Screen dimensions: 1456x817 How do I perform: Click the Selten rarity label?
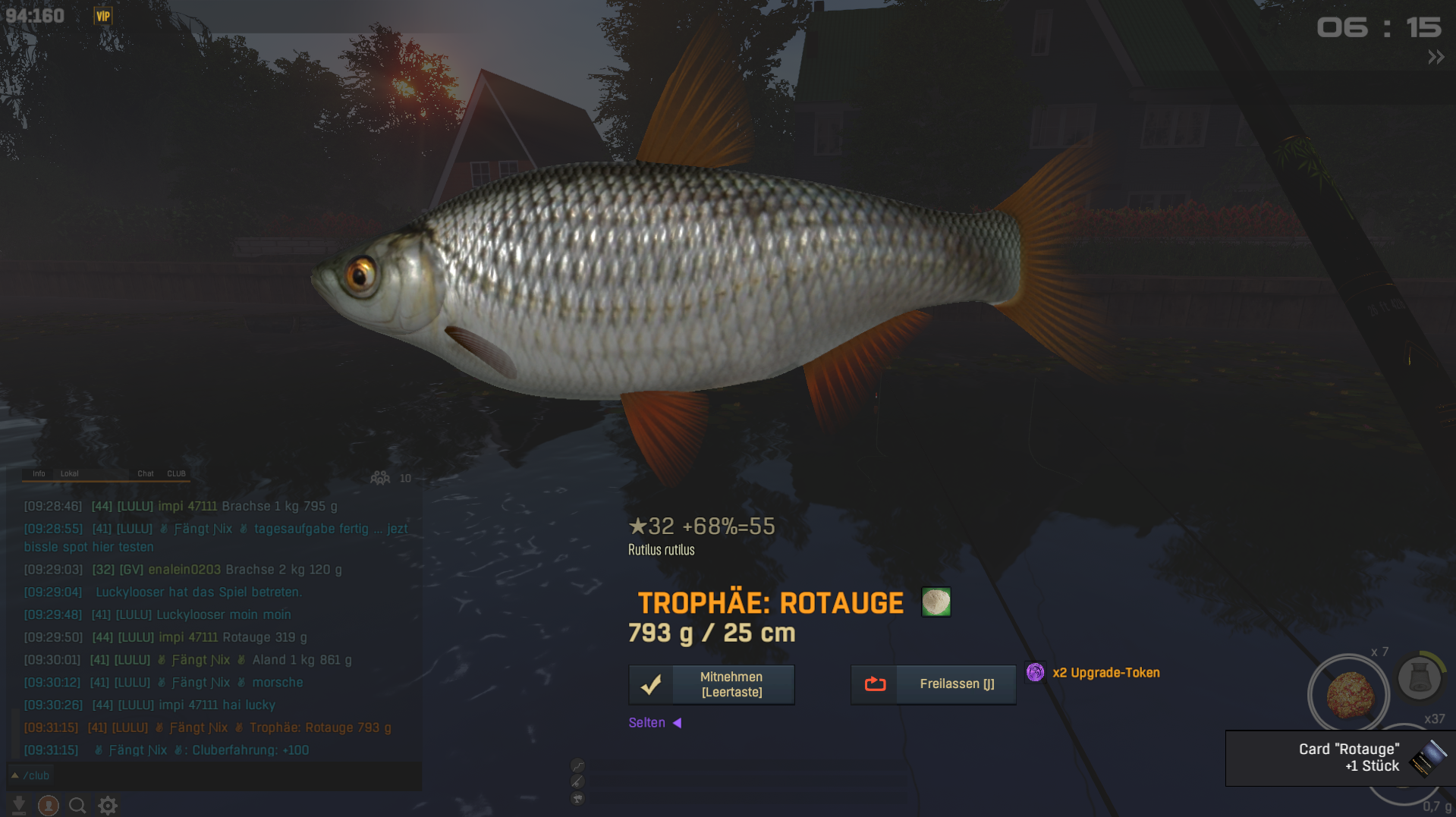(646, 723)
